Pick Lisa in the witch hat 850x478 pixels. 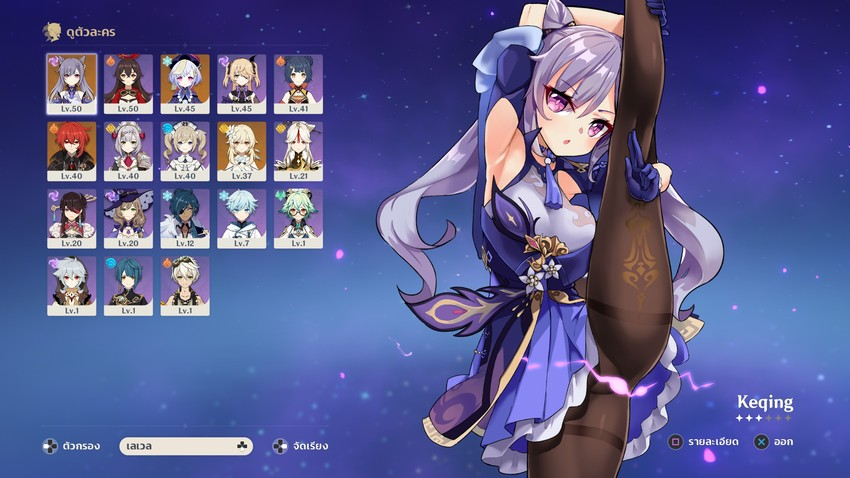pyautogui.click(x=128, y=214)
